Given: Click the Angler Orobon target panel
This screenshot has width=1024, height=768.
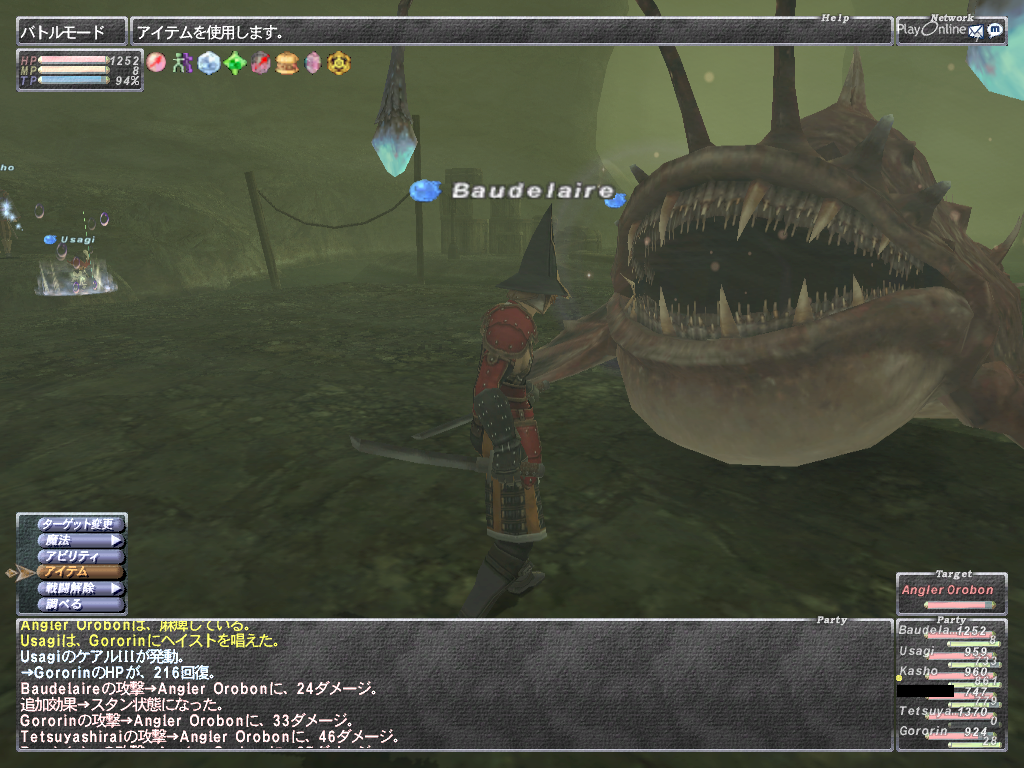Looking at the screenshot, I should pos(951,591).
